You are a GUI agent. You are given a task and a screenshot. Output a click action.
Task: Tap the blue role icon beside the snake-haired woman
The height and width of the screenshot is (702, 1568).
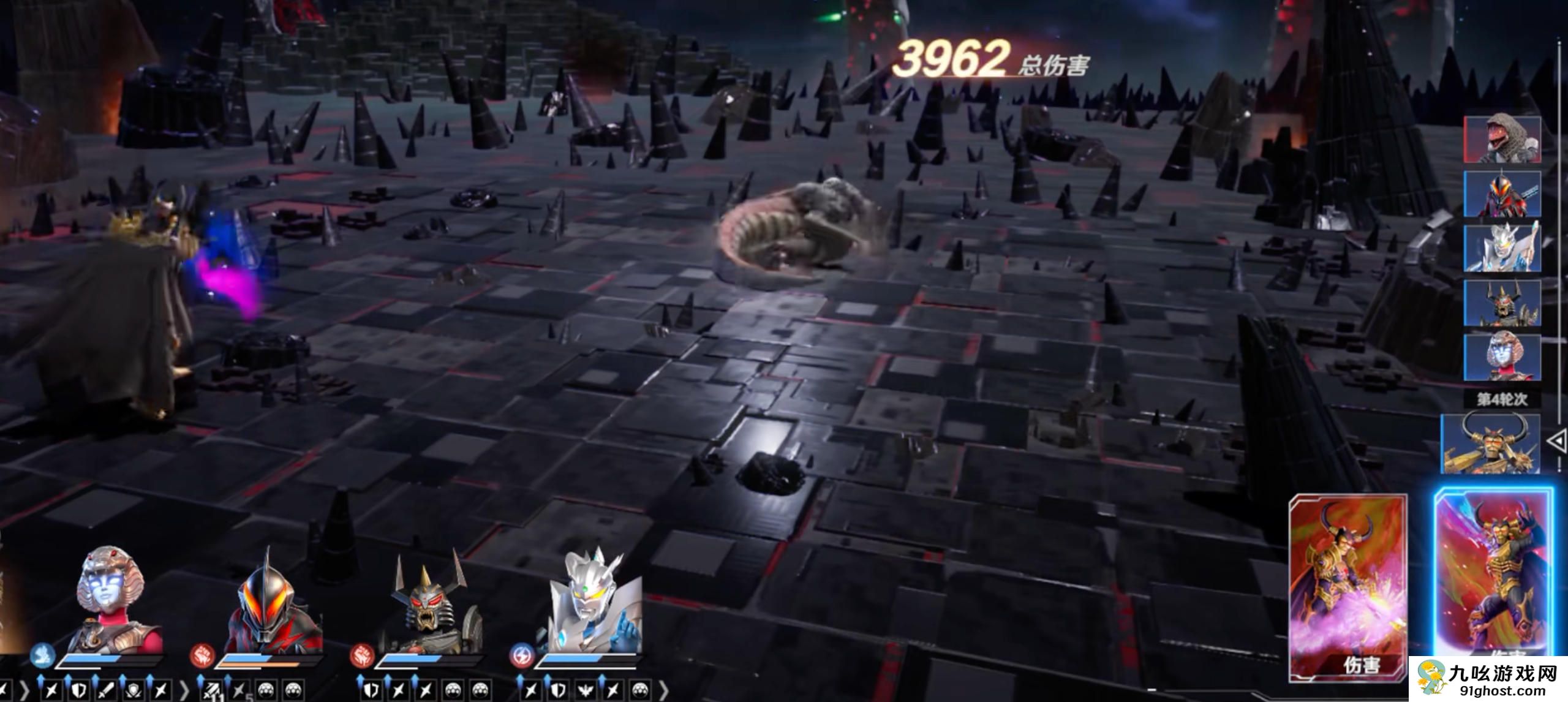(42, 656)
